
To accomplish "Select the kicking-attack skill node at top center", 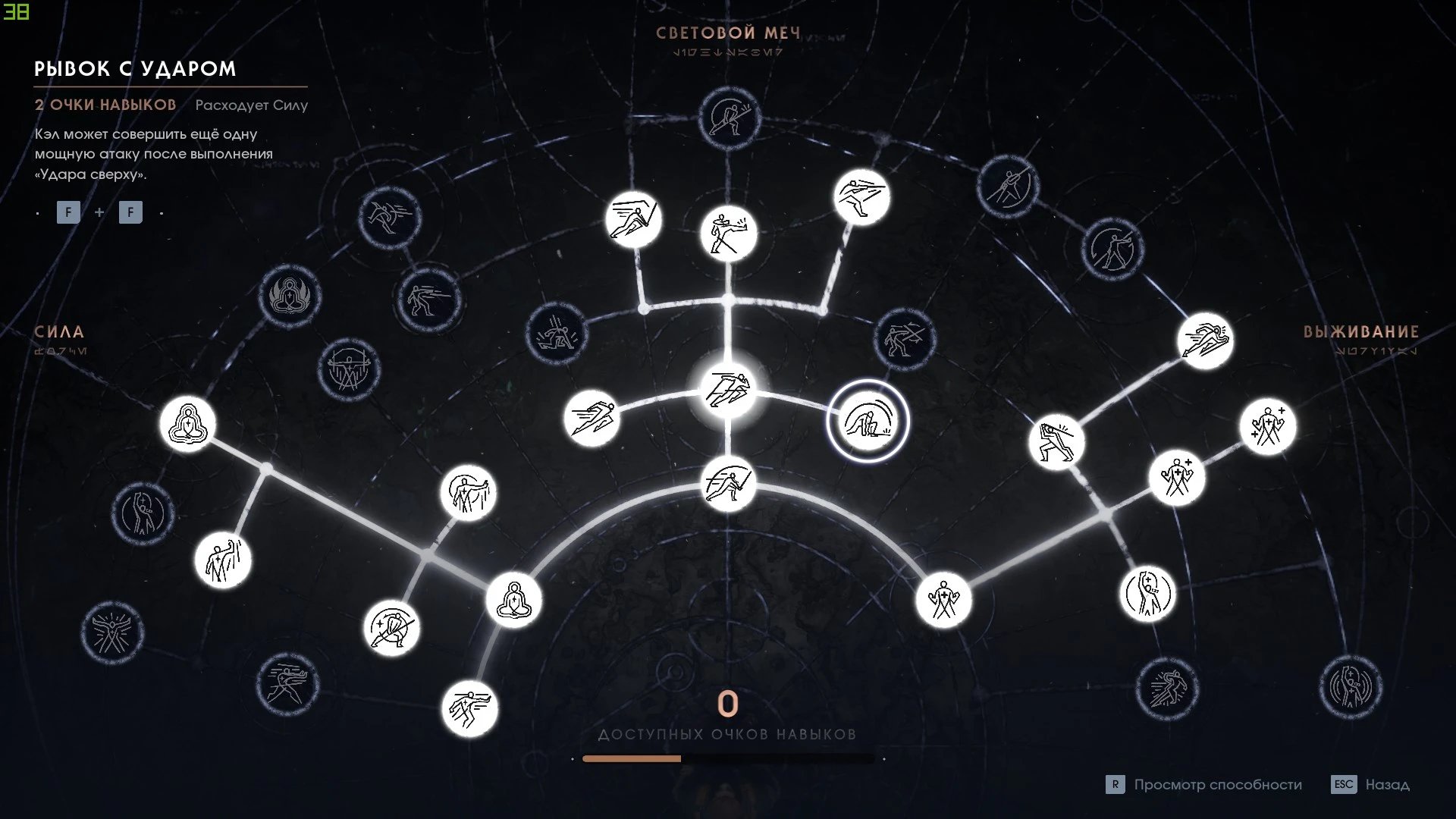I will coord(729,234).
